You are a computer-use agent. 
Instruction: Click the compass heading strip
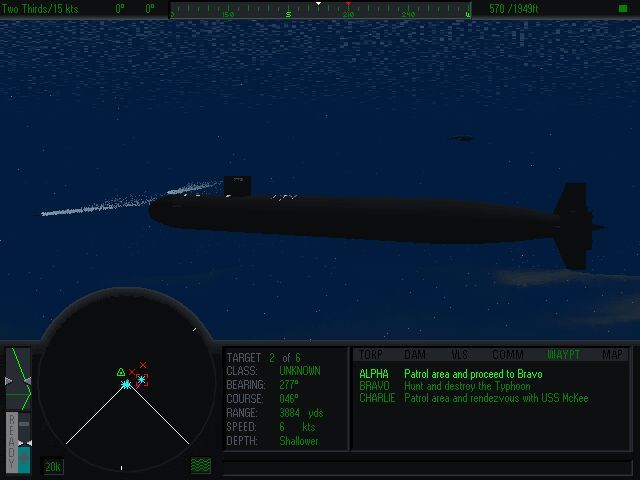click(320, 11)
